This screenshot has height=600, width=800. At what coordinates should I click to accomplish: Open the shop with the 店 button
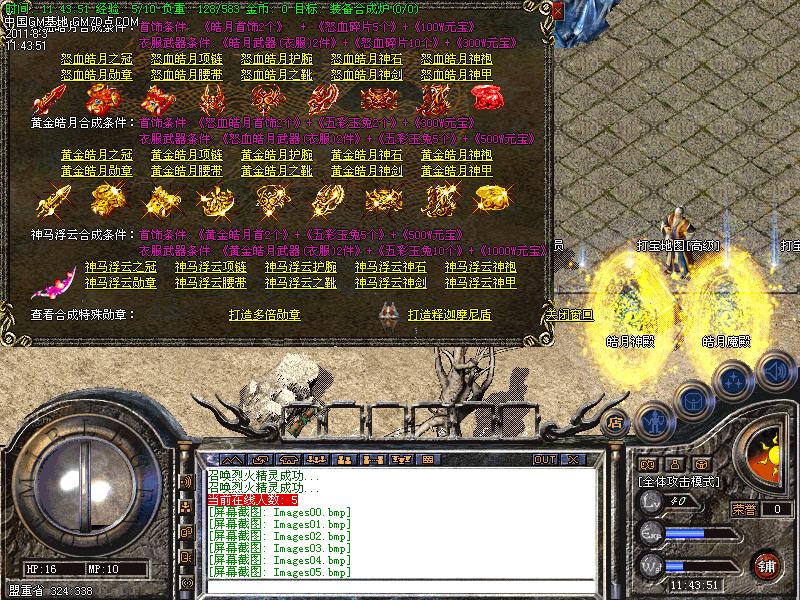click(616, 421)
